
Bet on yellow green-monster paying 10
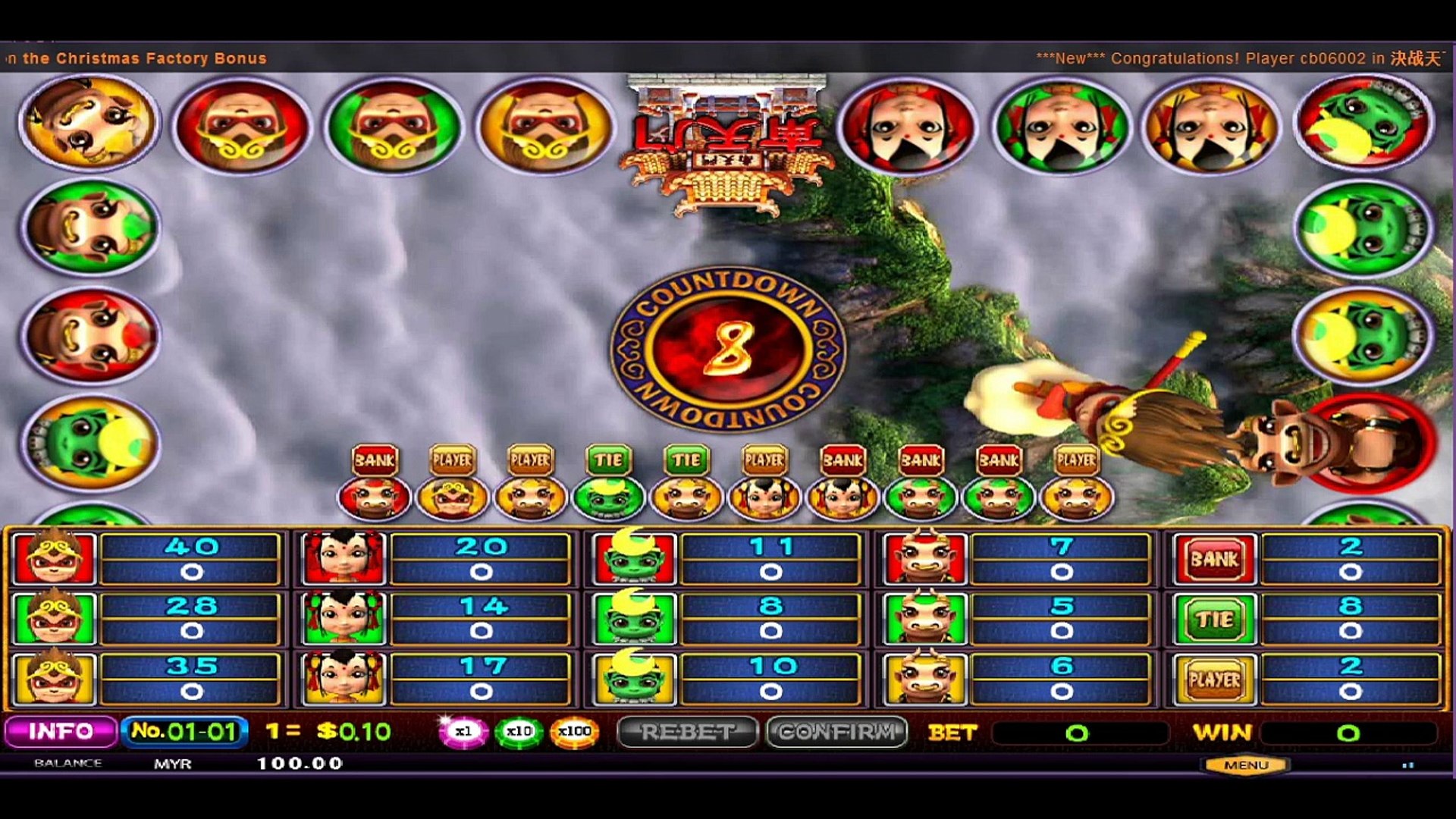pyautogui.click(x=634, y=679)
